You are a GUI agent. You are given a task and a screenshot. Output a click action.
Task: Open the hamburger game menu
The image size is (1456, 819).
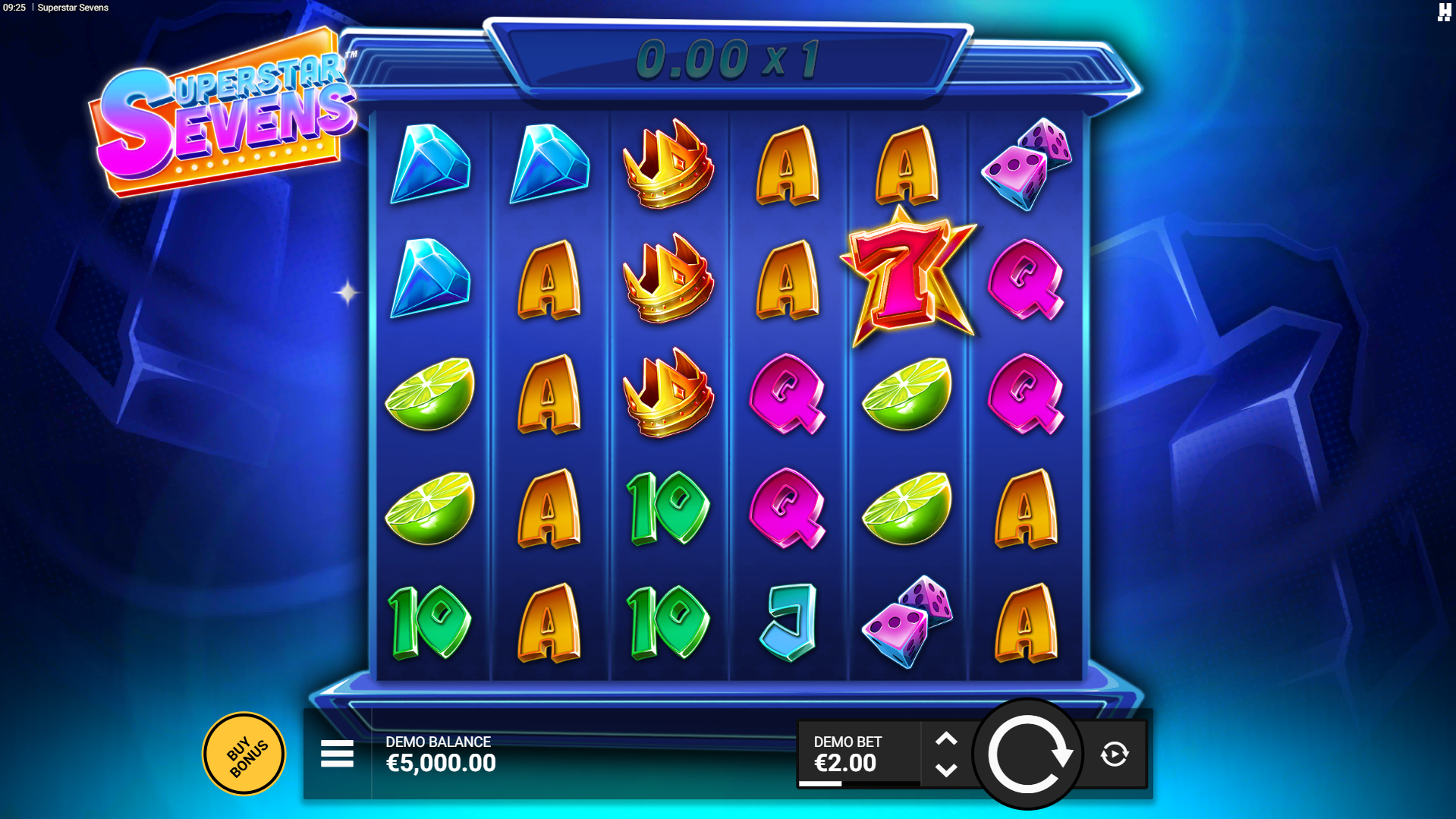click(x=337, y=754)
